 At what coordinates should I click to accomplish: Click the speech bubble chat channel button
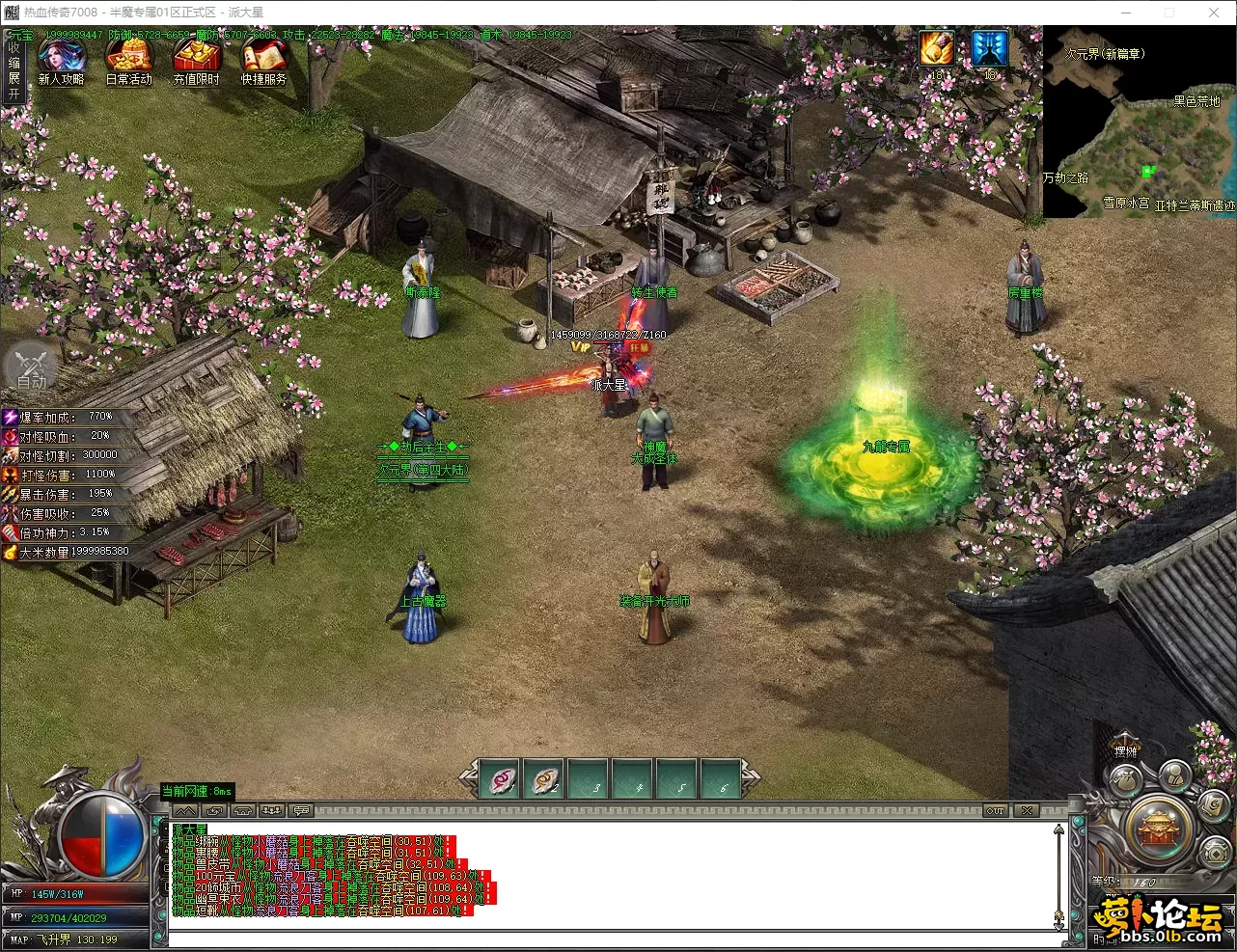point(302,811)
